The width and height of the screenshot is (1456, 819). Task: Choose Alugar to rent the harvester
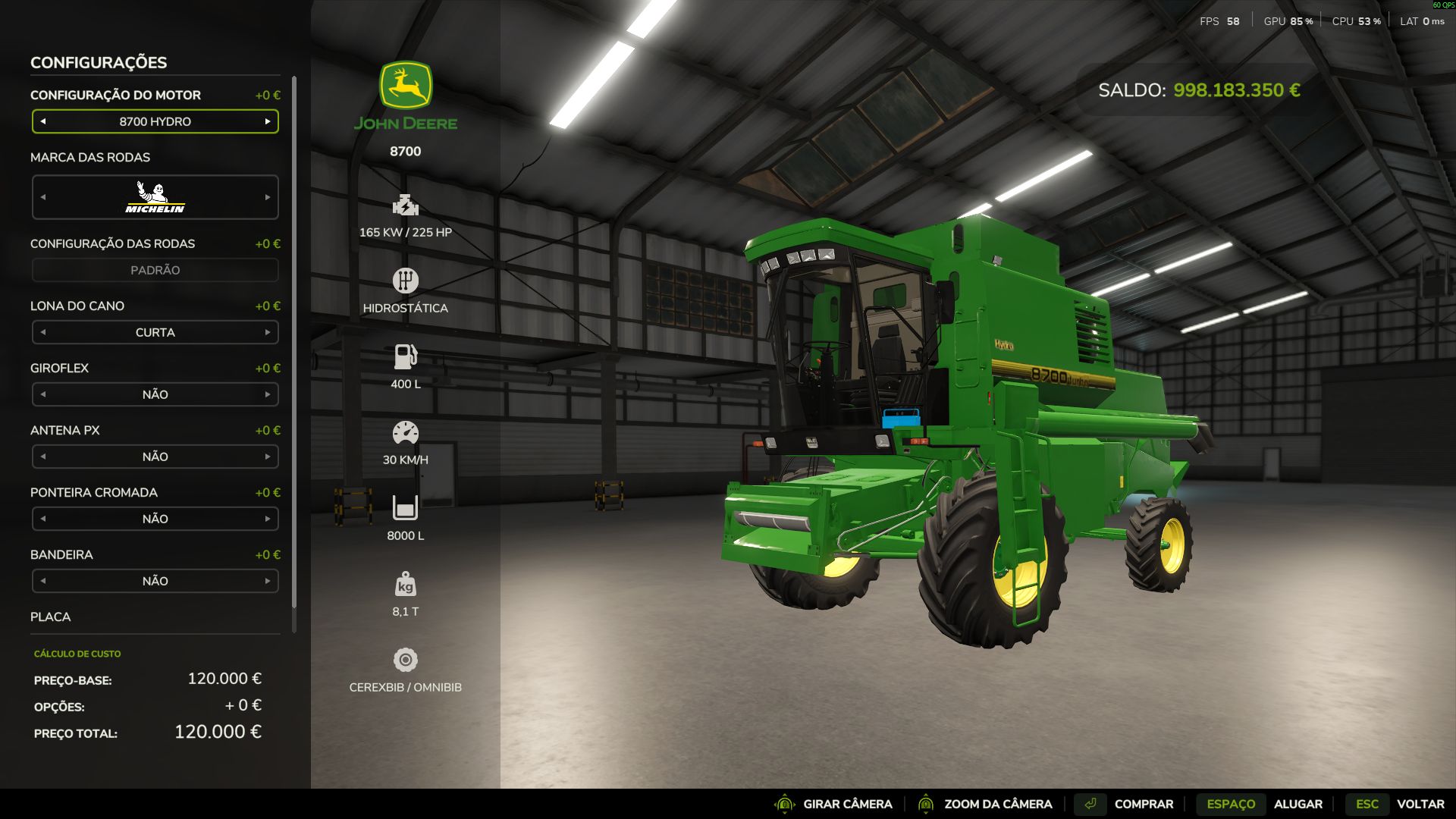coord(1298,804)
